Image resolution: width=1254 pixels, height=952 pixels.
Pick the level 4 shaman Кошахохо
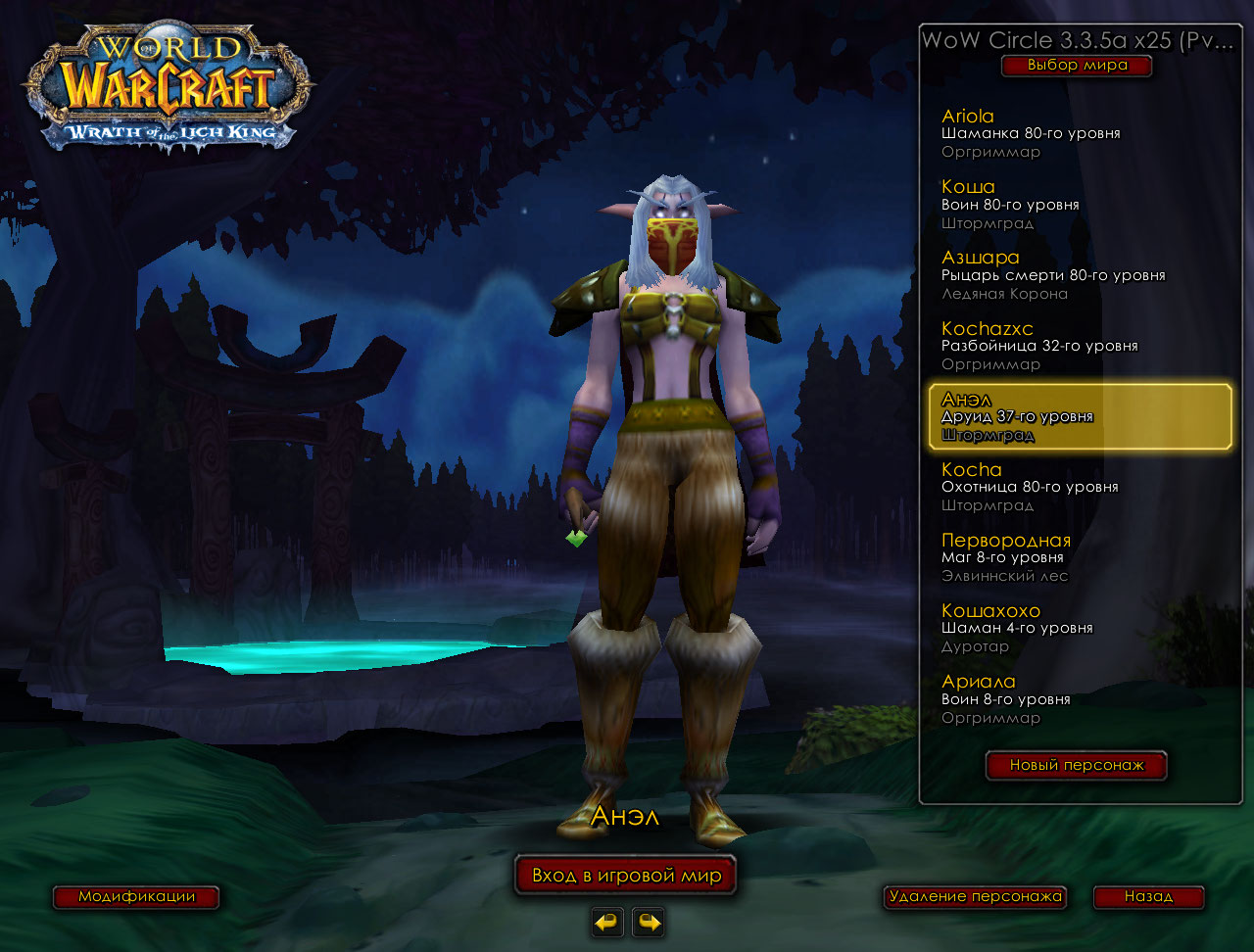1078,628
